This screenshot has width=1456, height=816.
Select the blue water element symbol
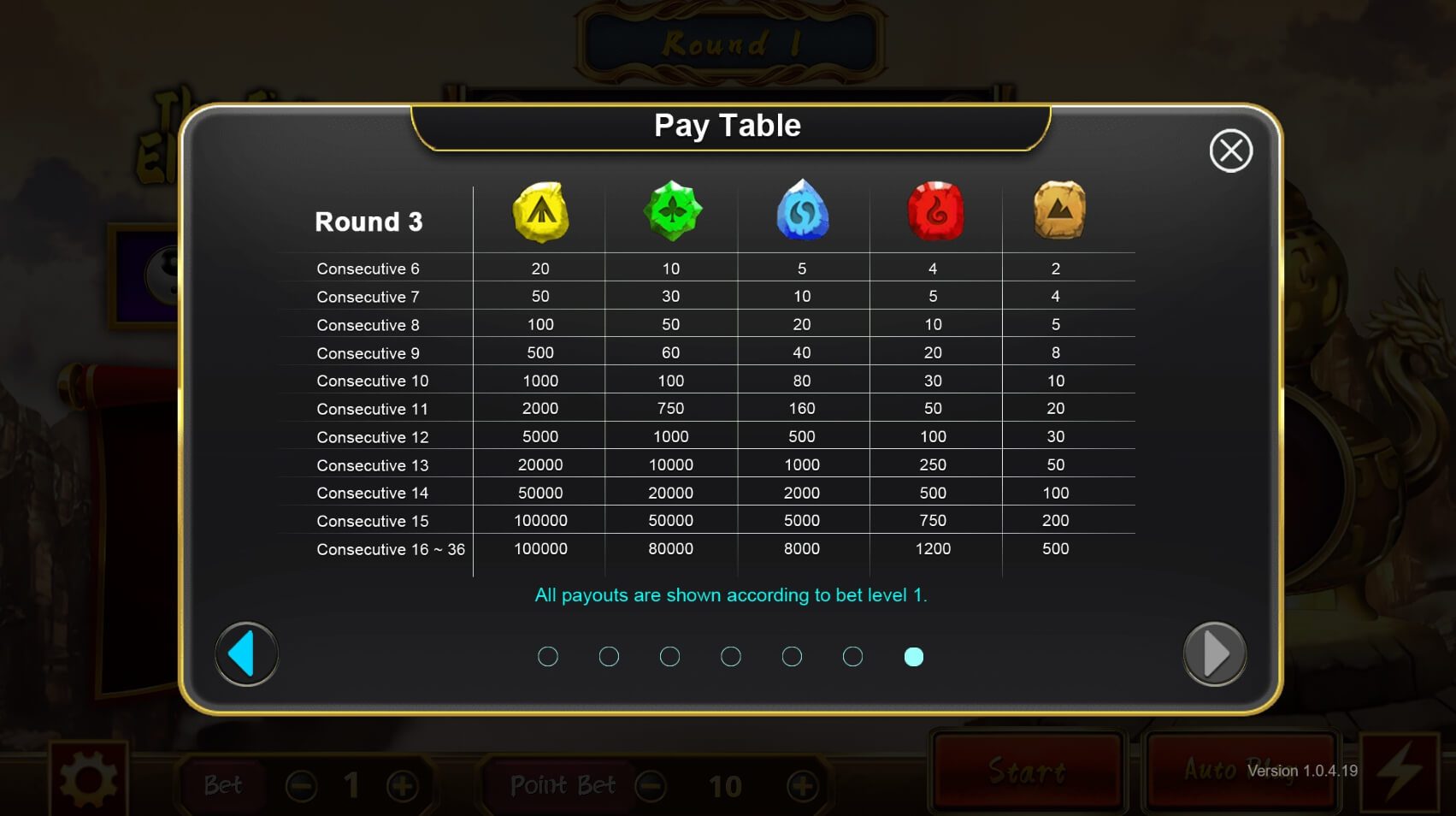pos(802,210)
